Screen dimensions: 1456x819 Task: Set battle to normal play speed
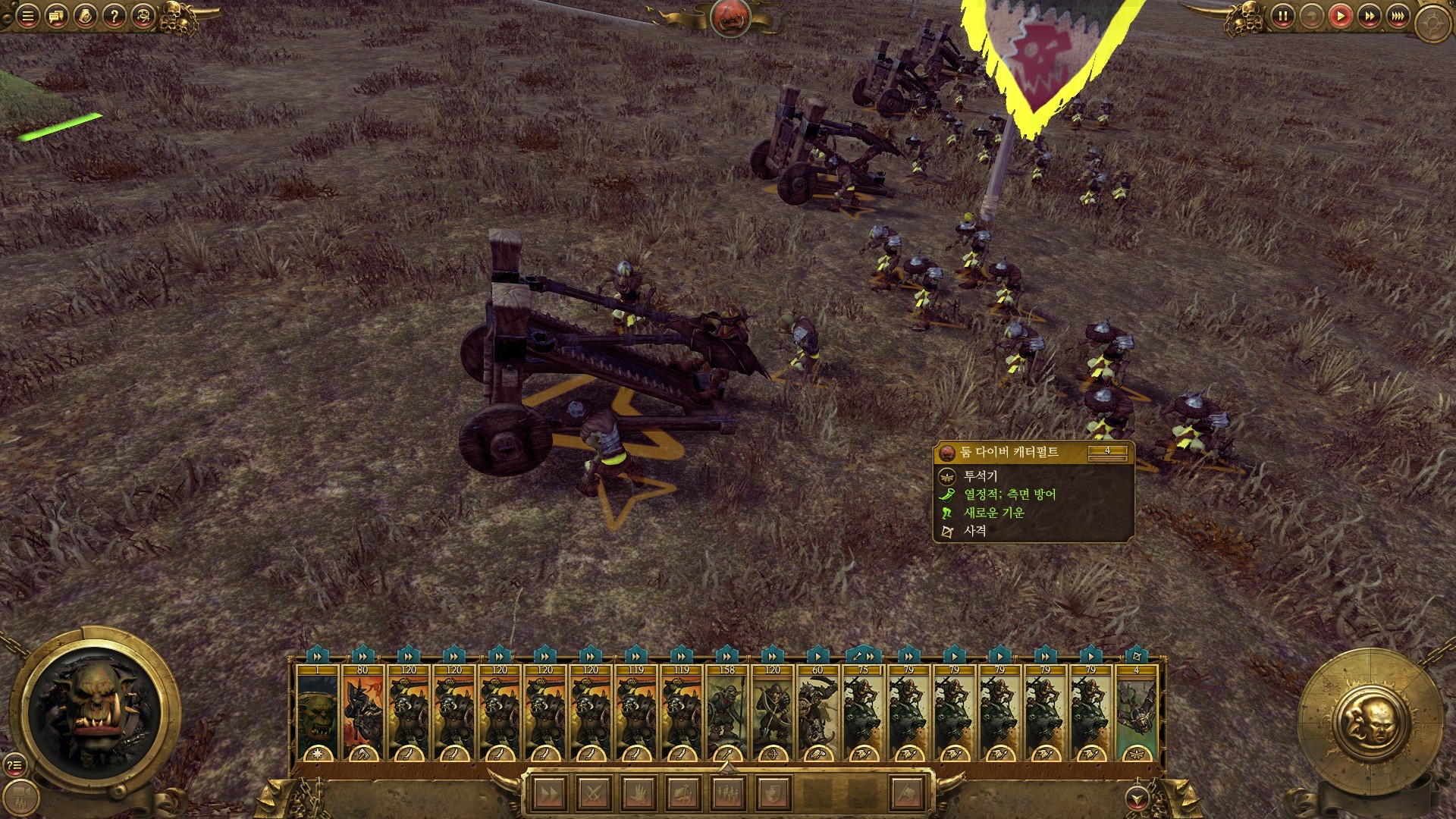point(1340,15)
